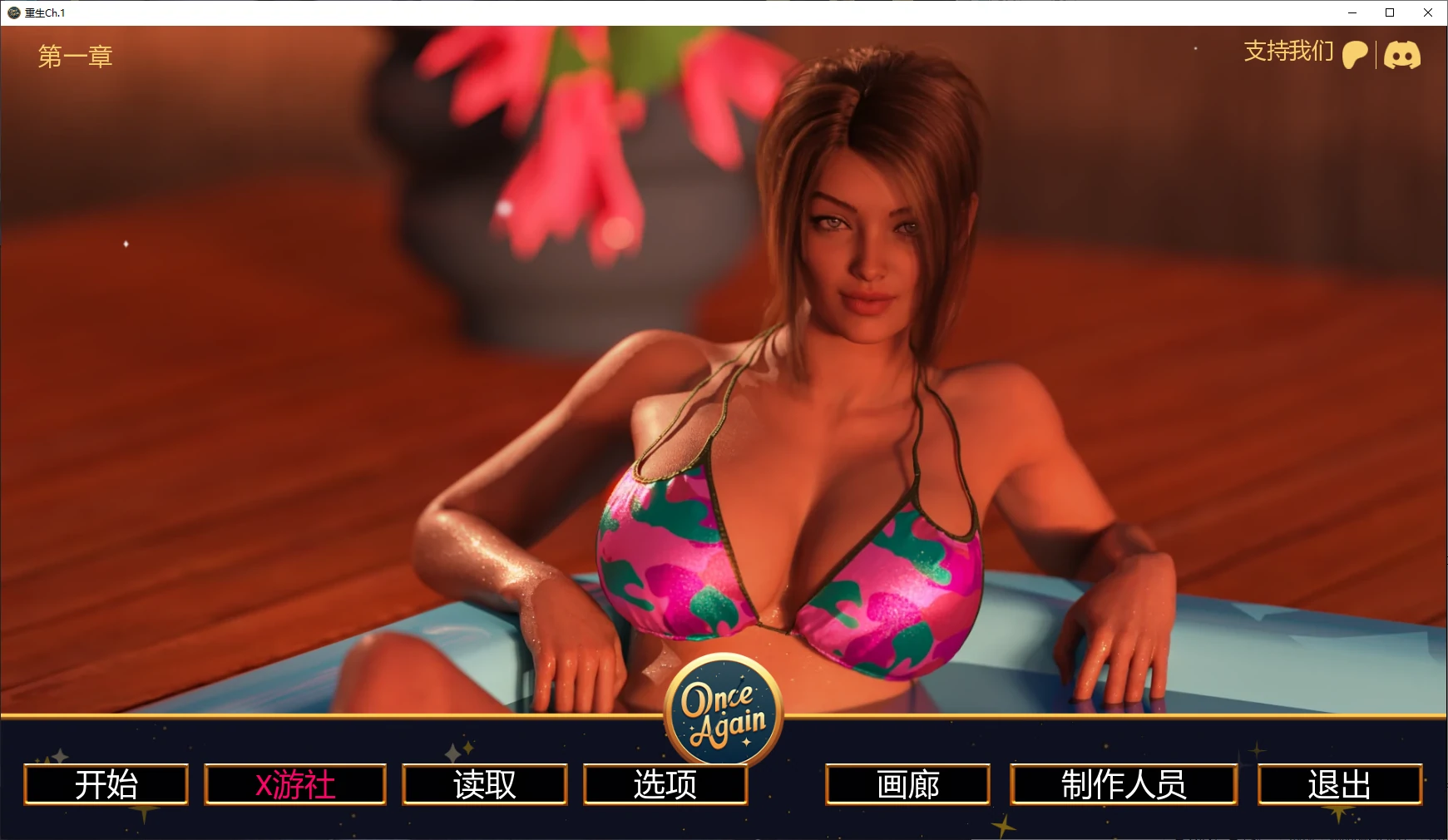The width and height of the screenshot is (1448, 840).
Task: Open the Discord icon link
Action: click(x=1402, y=56)
